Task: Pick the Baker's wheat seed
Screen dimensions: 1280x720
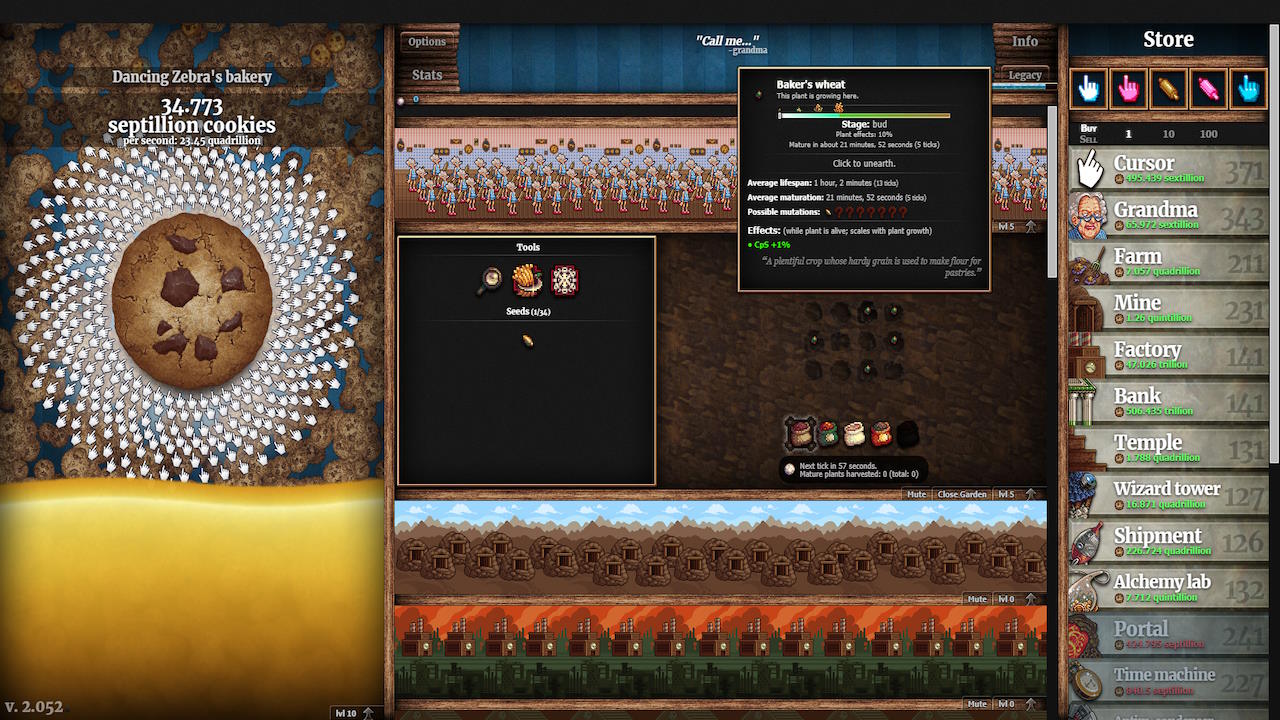Action: [x=528, y=340]
